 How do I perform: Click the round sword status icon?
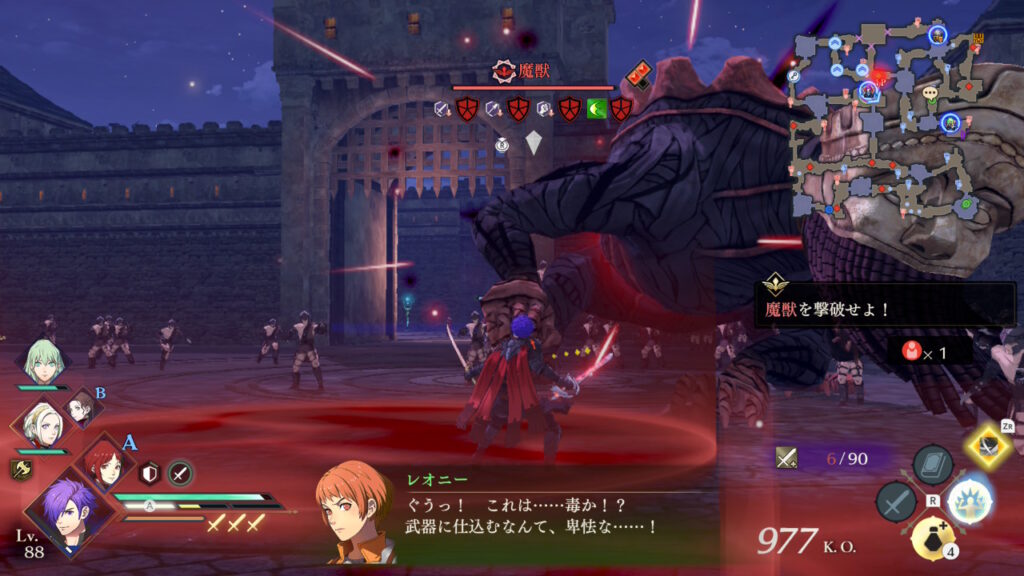[180, 473]
